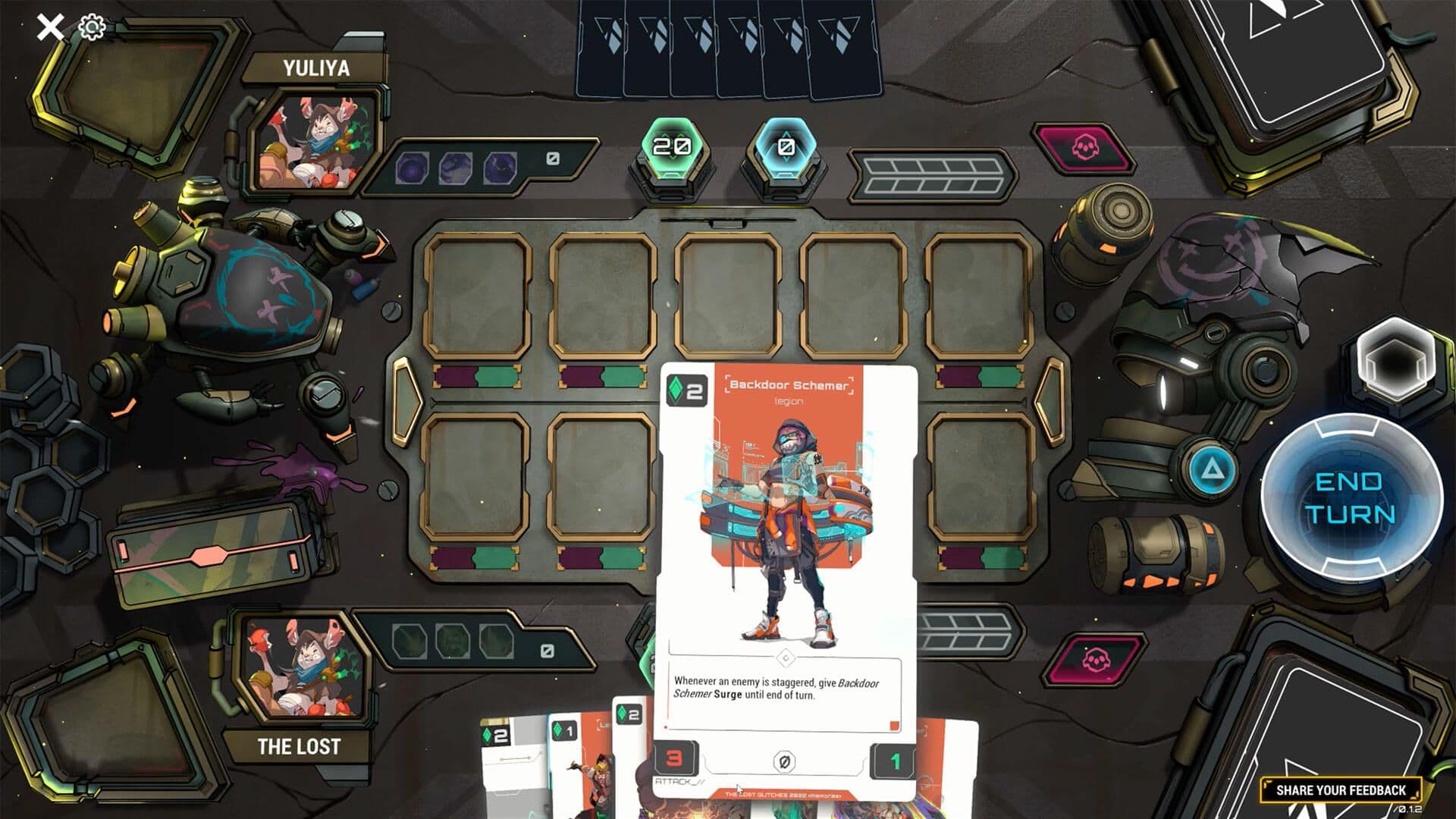Open the settings gear menu

(90, 25)
